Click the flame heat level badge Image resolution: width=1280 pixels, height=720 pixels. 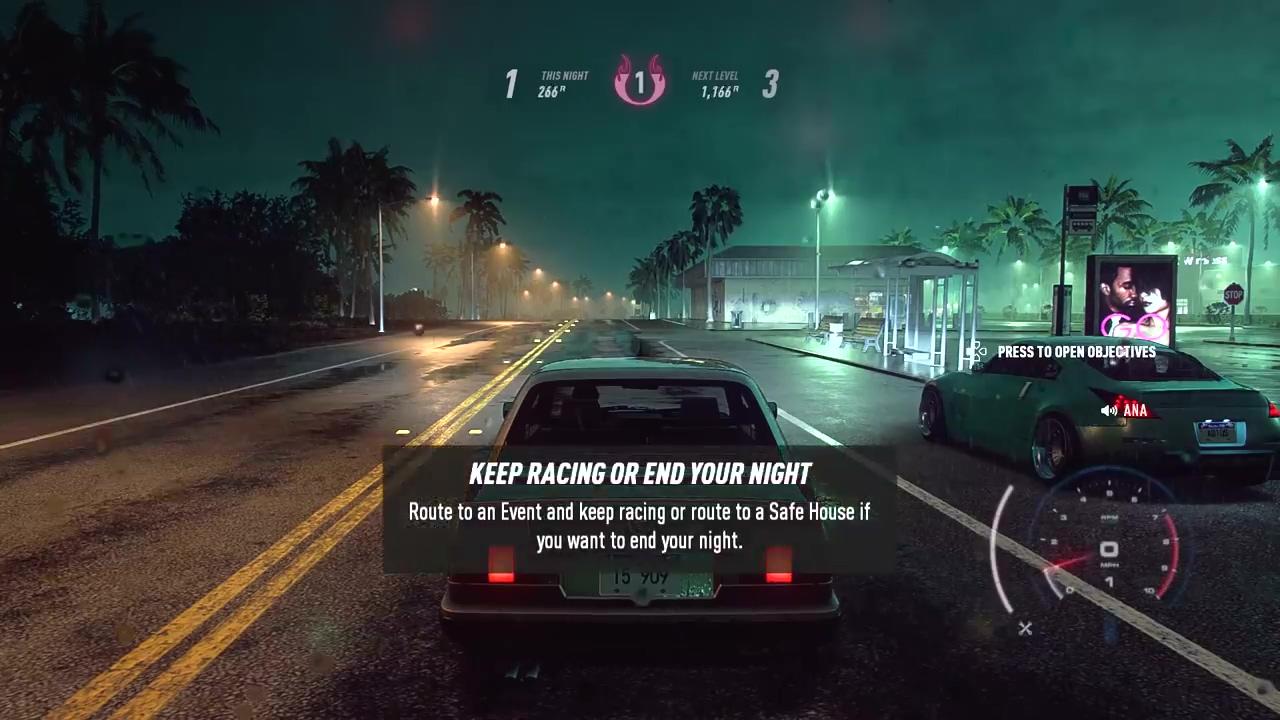[639, 82]
